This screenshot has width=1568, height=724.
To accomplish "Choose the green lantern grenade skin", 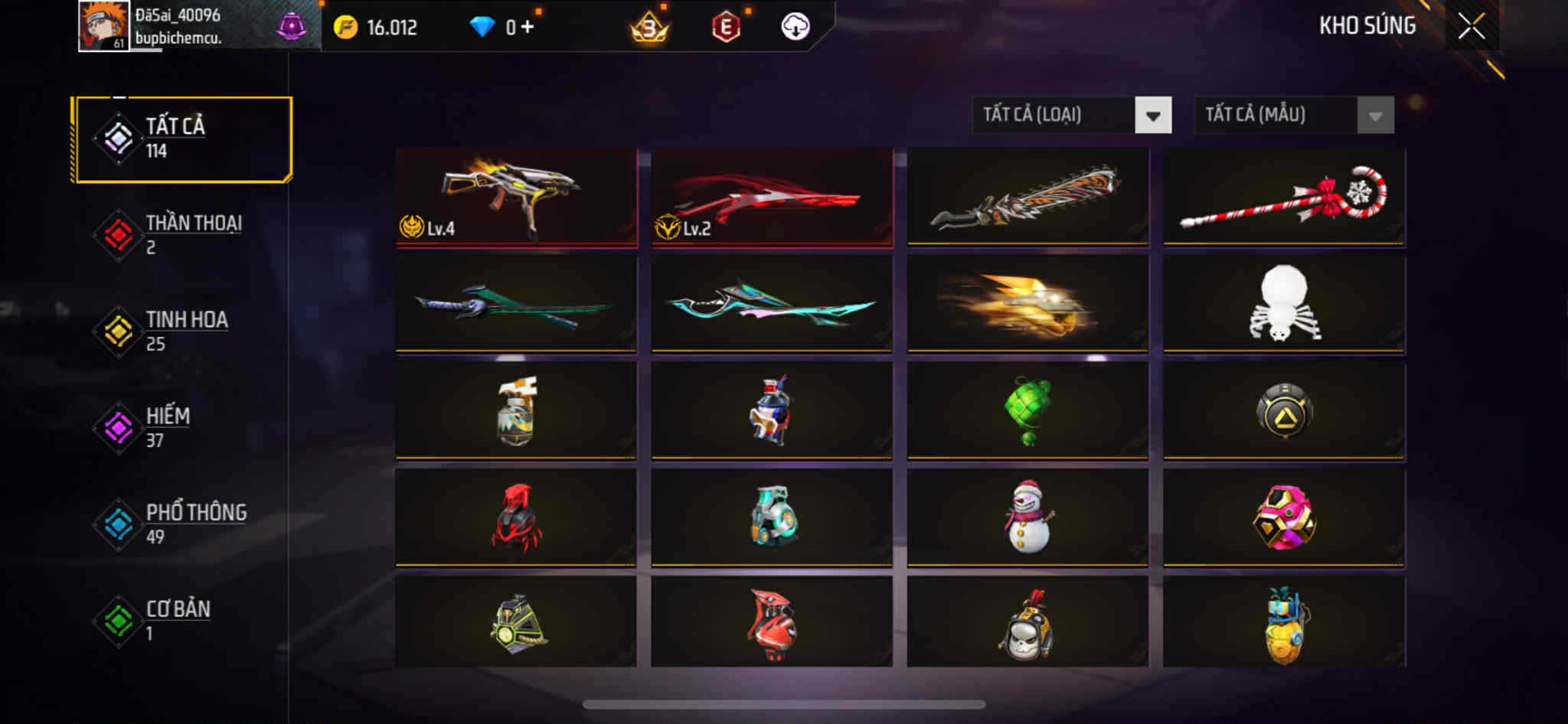I will [1027, 411].
